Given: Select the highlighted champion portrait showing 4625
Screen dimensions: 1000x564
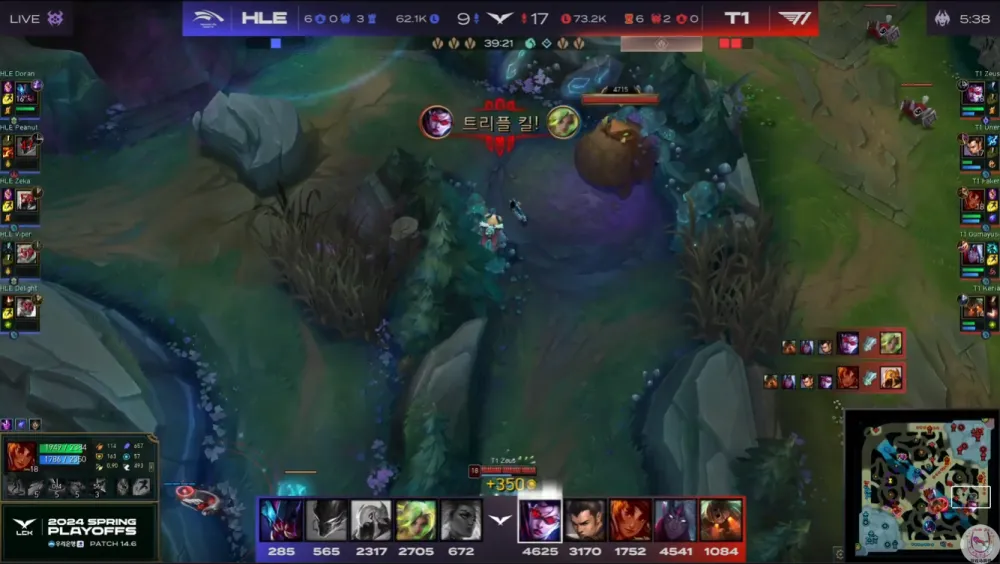Looking at the screenshot, I should (539, 520).
